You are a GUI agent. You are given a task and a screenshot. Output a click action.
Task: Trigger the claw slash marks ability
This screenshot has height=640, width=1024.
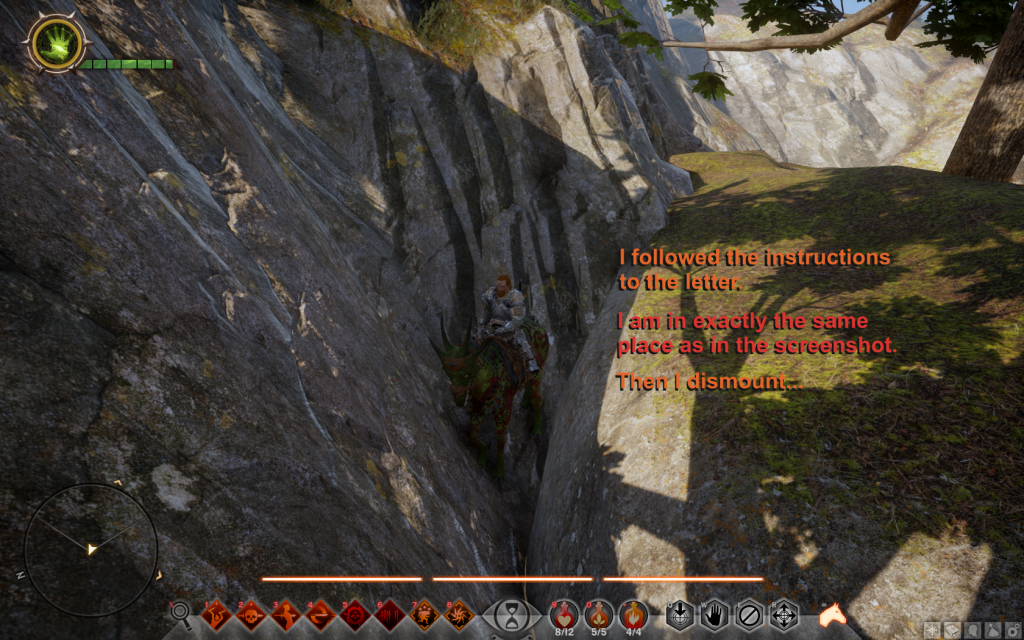click(x=390, y=614)
